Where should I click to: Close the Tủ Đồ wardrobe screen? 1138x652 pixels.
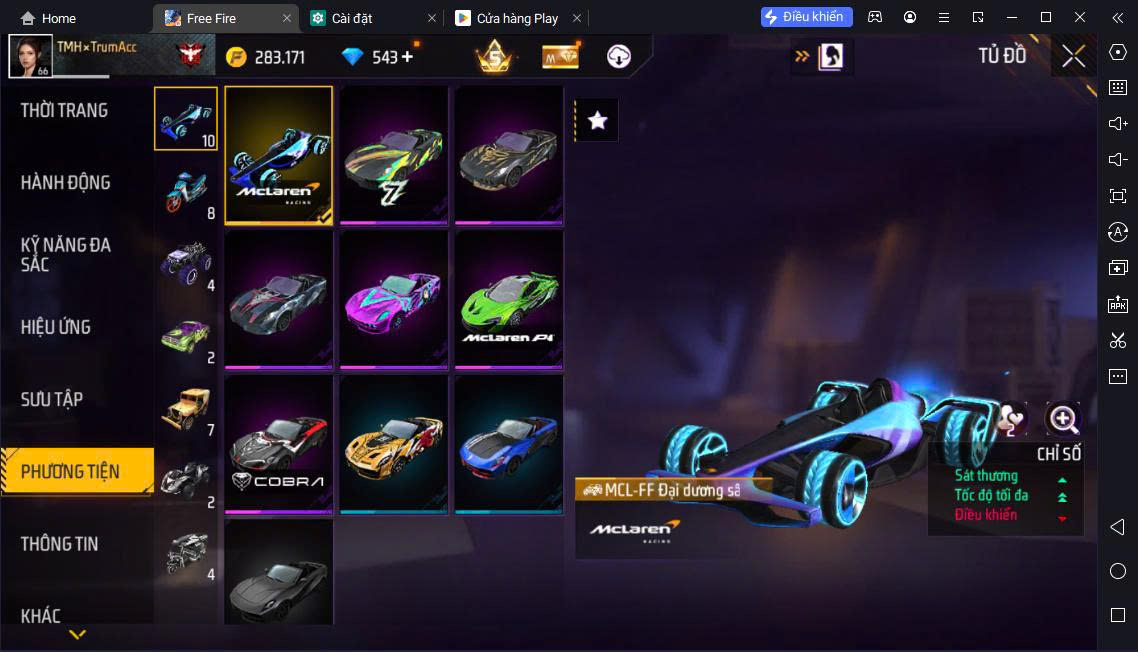point(1073,56)
